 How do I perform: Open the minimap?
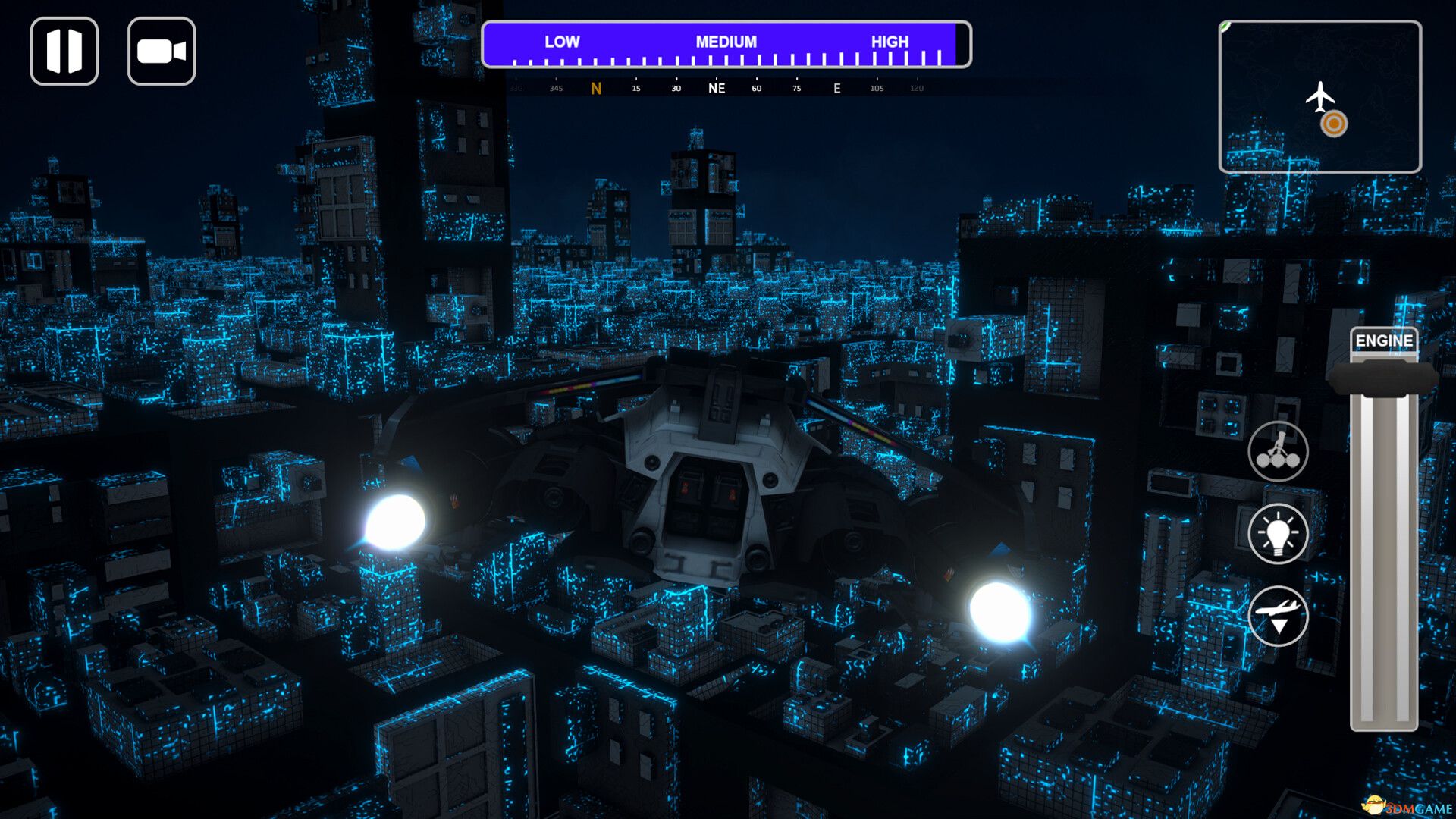tap(1319, 97)
